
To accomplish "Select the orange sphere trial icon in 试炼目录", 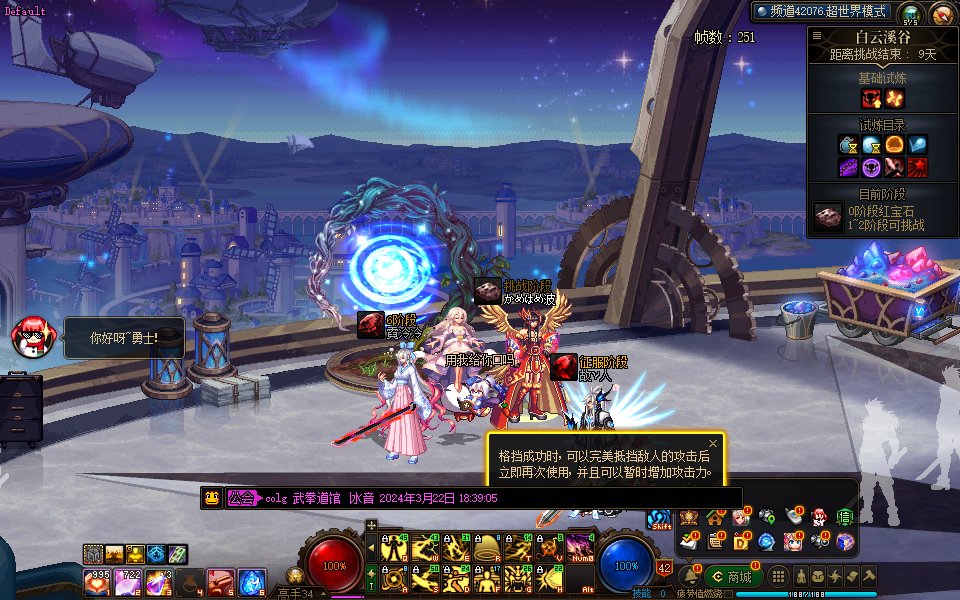I will (894, 145).
